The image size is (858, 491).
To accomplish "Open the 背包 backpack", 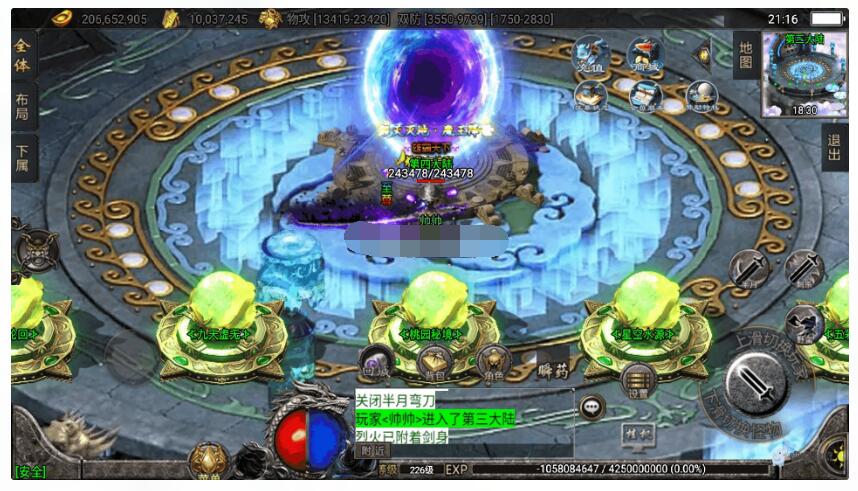I will [434, 362].
